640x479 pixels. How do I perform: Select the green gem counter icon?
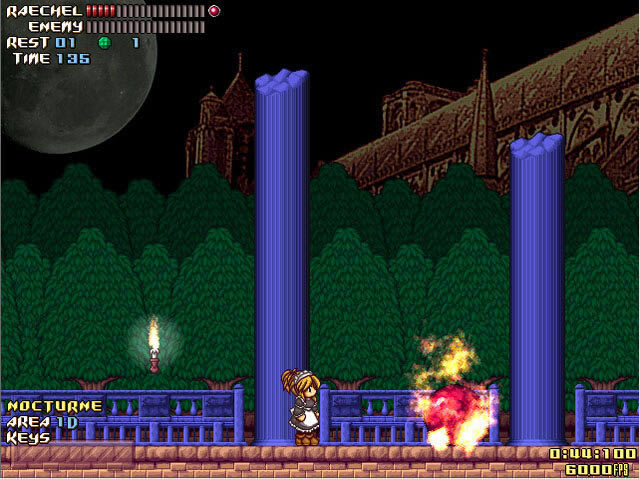pyautogui.click(x=104, y=43)
